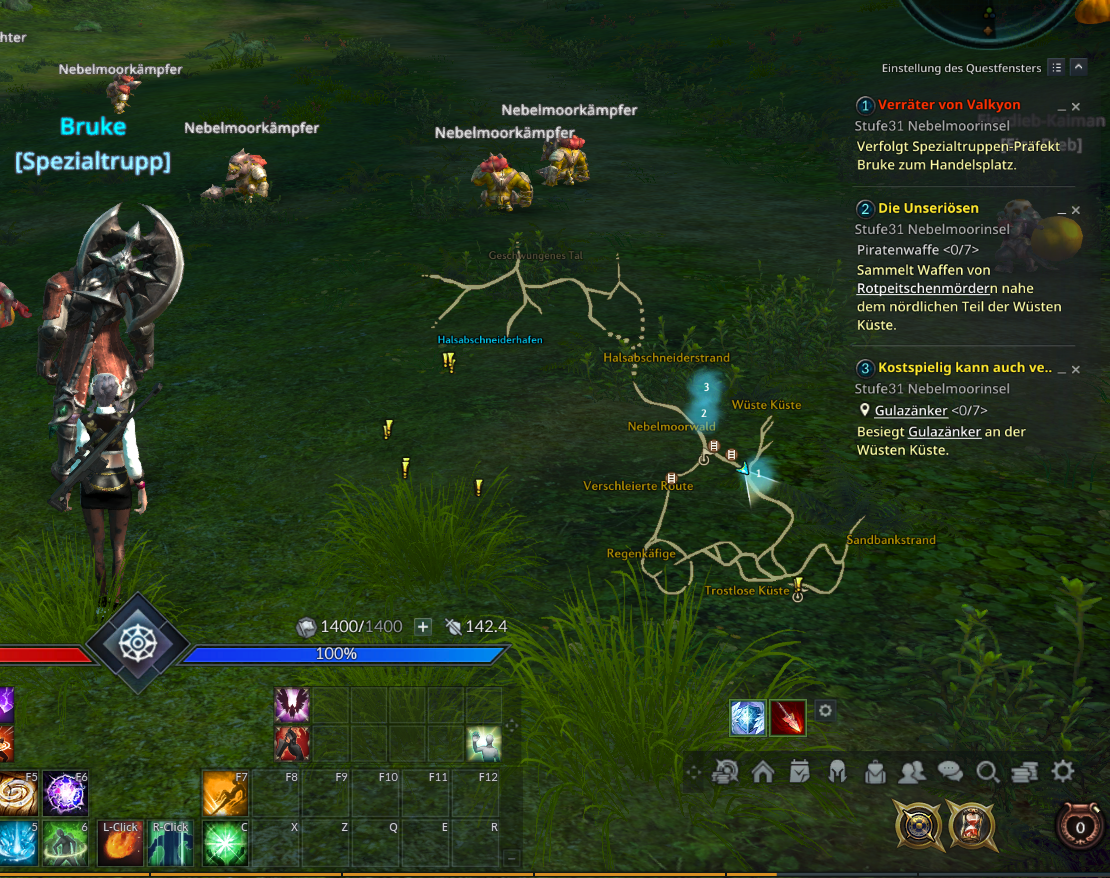Open the system settings gear in the menu bar
The width and height of the screenshot is (1110, 878).
coord(1062,771)
